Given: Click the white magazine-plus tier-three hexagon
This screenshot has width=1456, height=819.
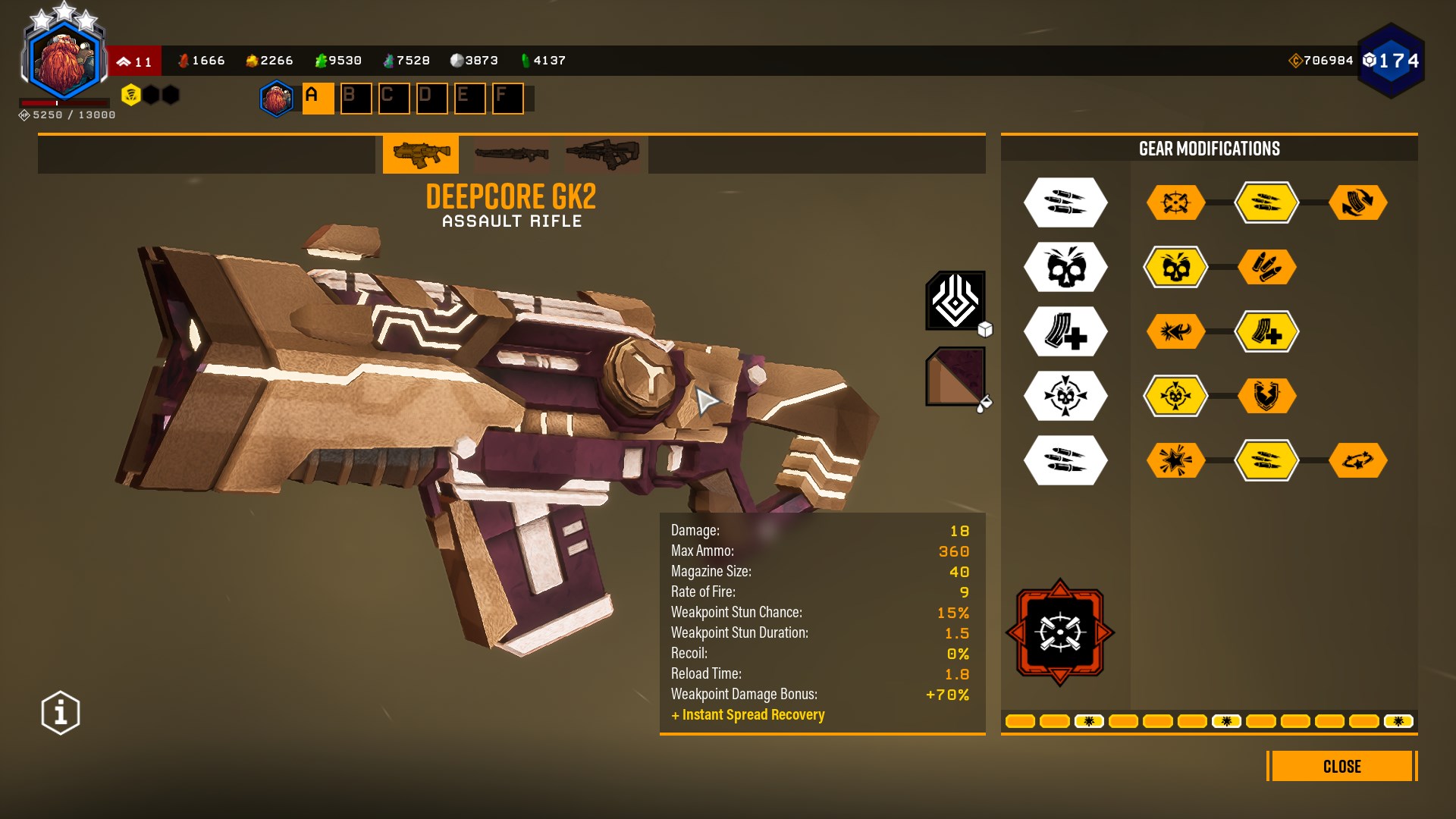Looking at the screenshot, I should point(1065,331).
